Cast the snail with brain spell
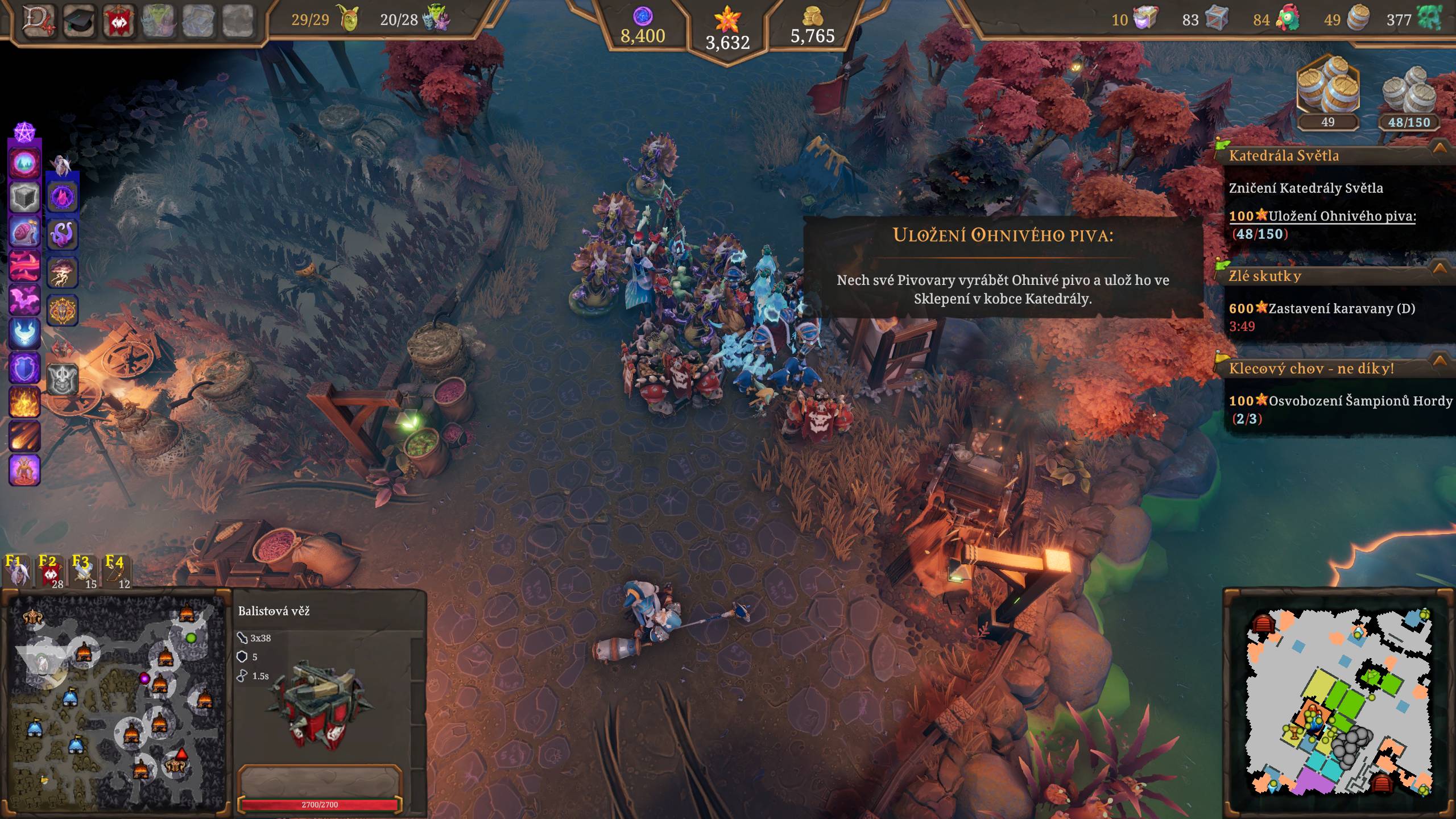Image resolution: width=1456 pixels, height=819 pixels. point(24,231)
